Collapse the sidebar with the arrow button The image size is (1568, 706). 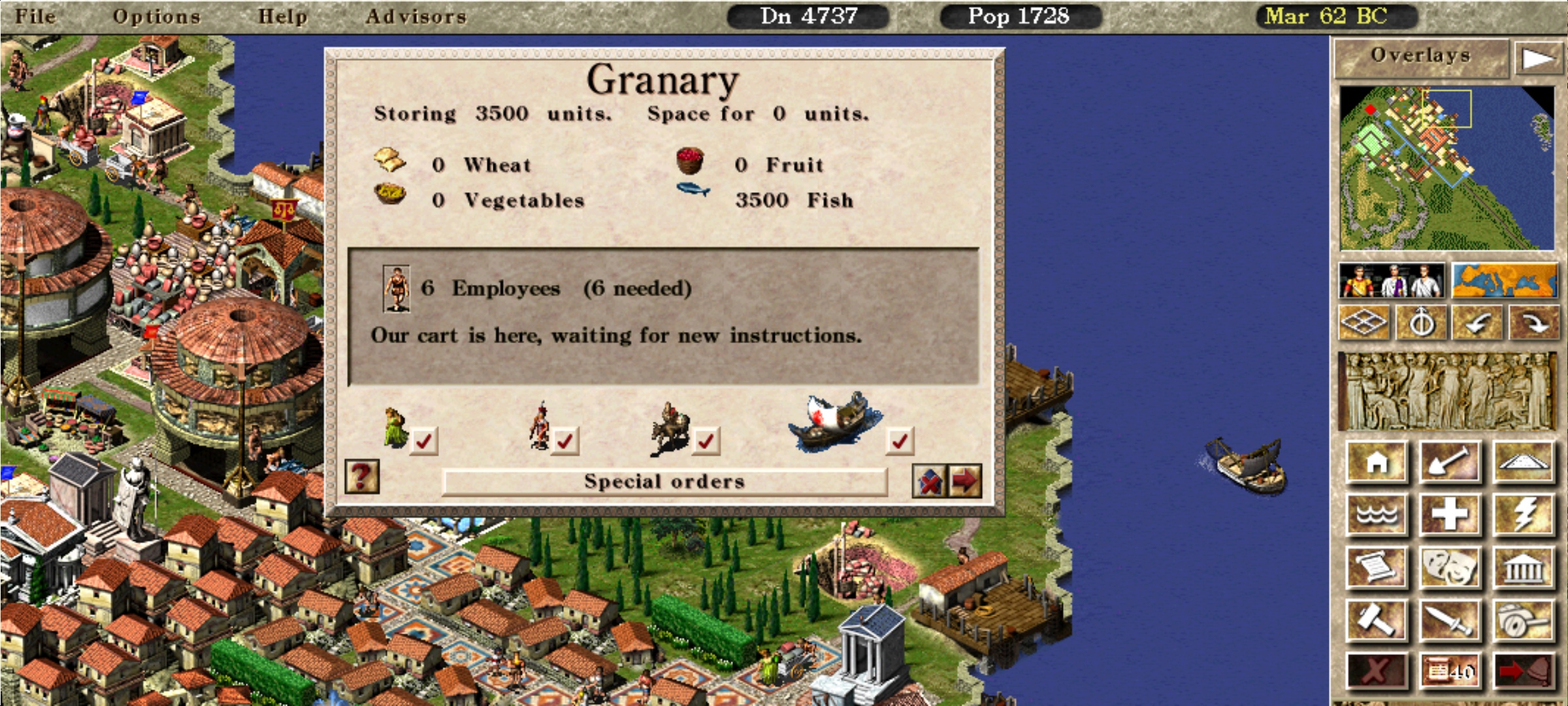coord(1537,59)
